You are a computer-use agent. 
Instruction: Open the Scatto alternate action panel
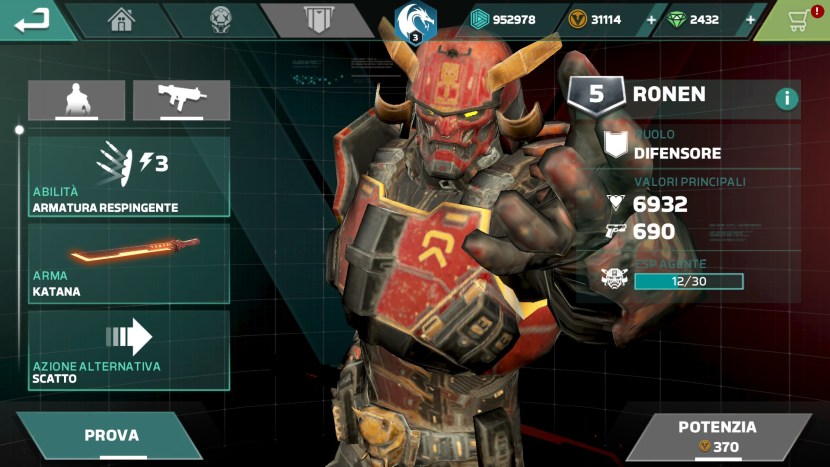click(x=129, y=349)
